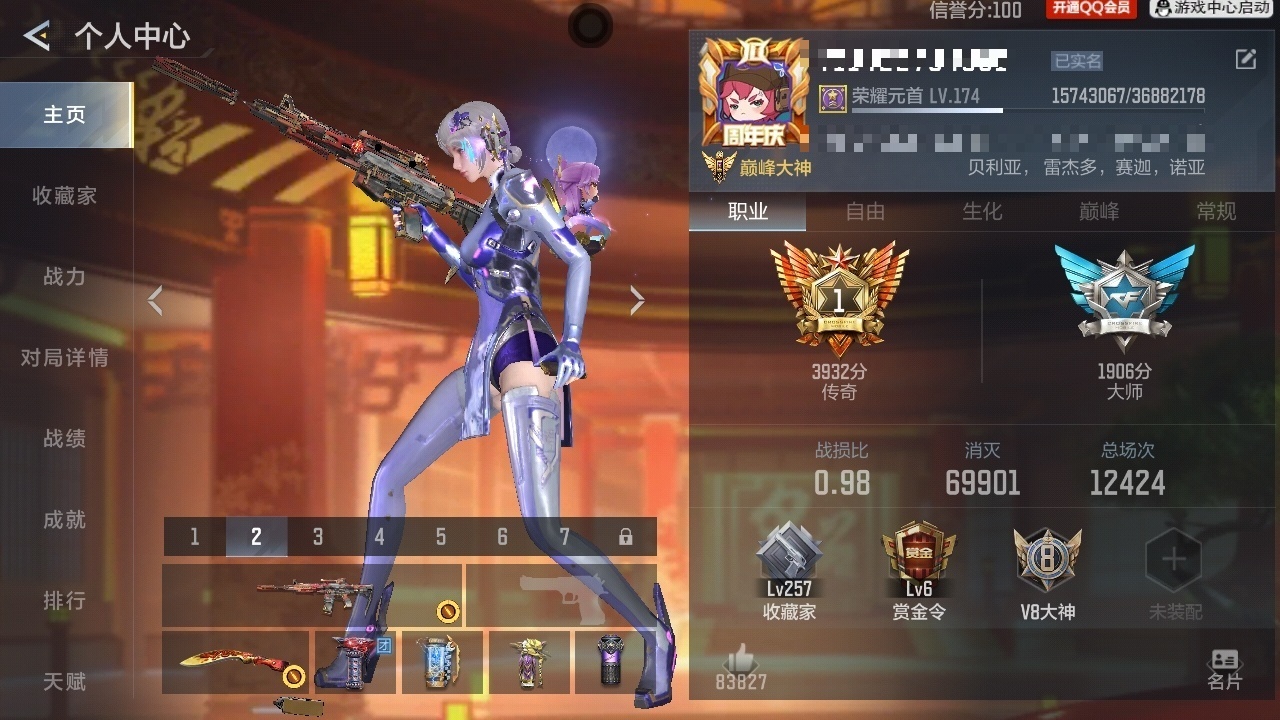Select loadout slot number 3
Screen dimensions: 1280x720
tap(318, 537)
